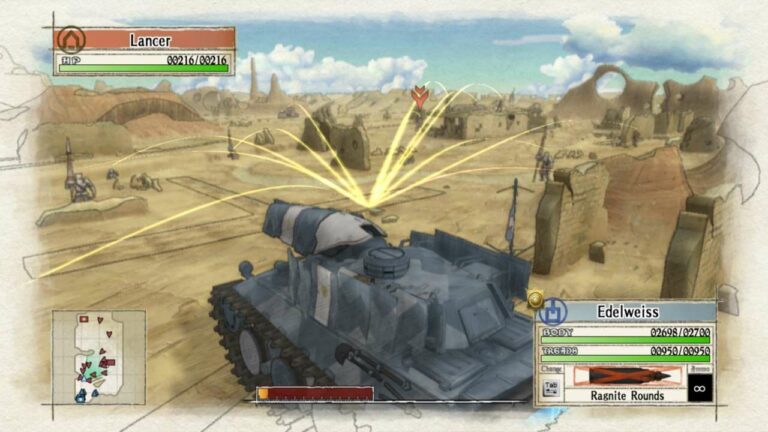This screenshot has height=432, width=768.
Task: Select the Ragnite Rounds weapon icon
Action: click(626, 376)
